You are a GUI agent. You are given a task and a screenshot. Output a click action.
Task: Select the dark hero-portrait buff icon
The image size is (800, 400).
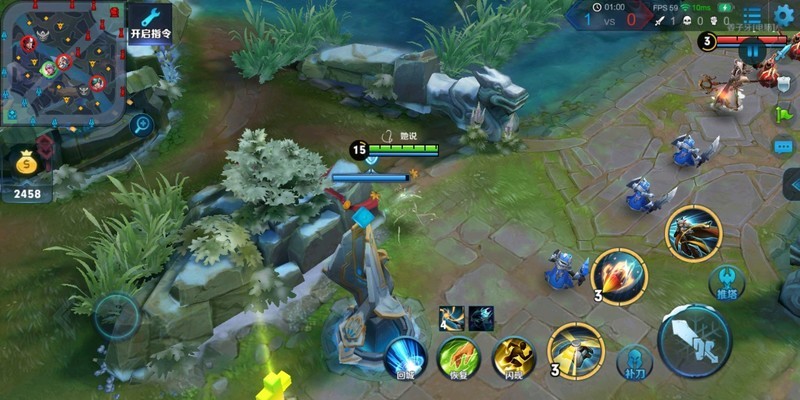click(481, 318)
